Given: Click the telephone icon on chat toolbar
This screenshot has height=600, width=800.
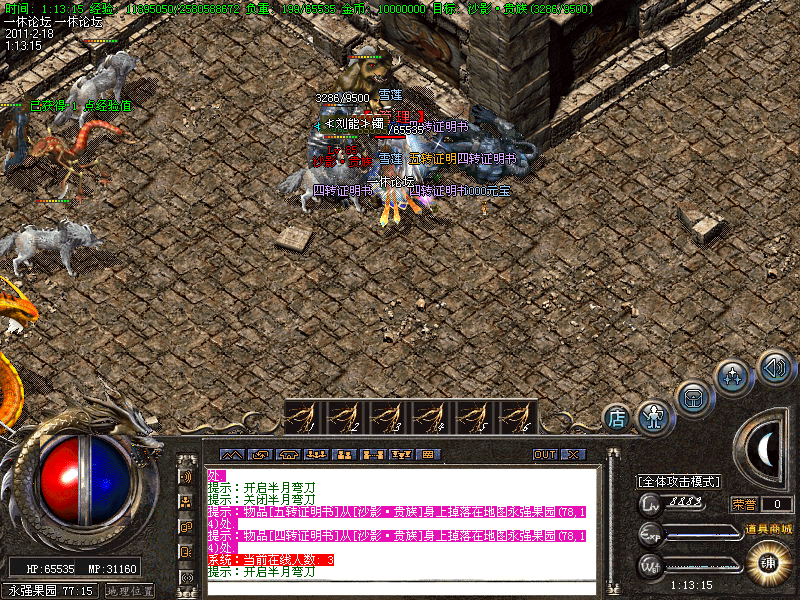Looking at the screenshot, I should 289,454.
